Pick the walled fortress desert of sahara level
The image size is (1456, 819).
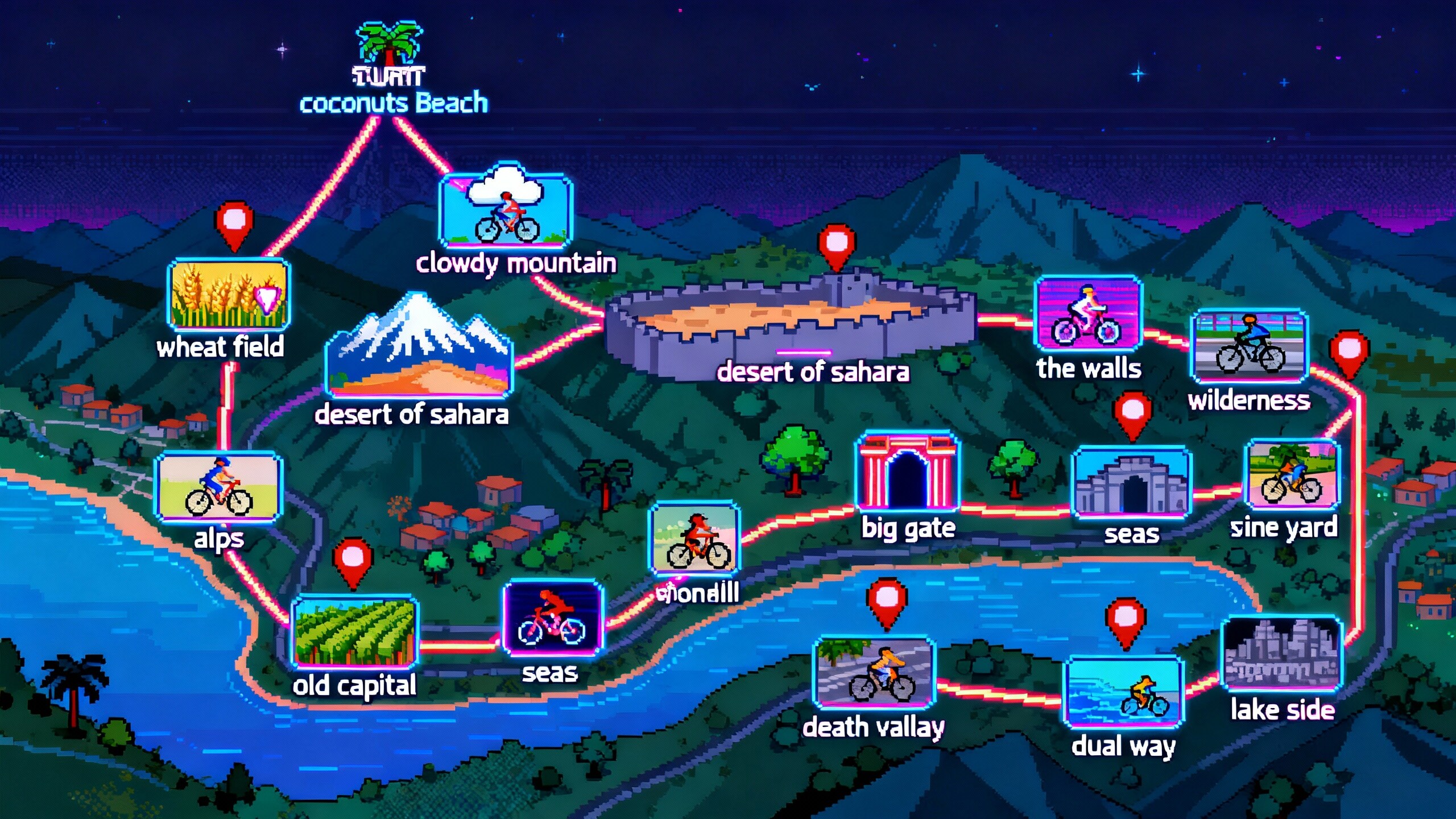[791, 324]
